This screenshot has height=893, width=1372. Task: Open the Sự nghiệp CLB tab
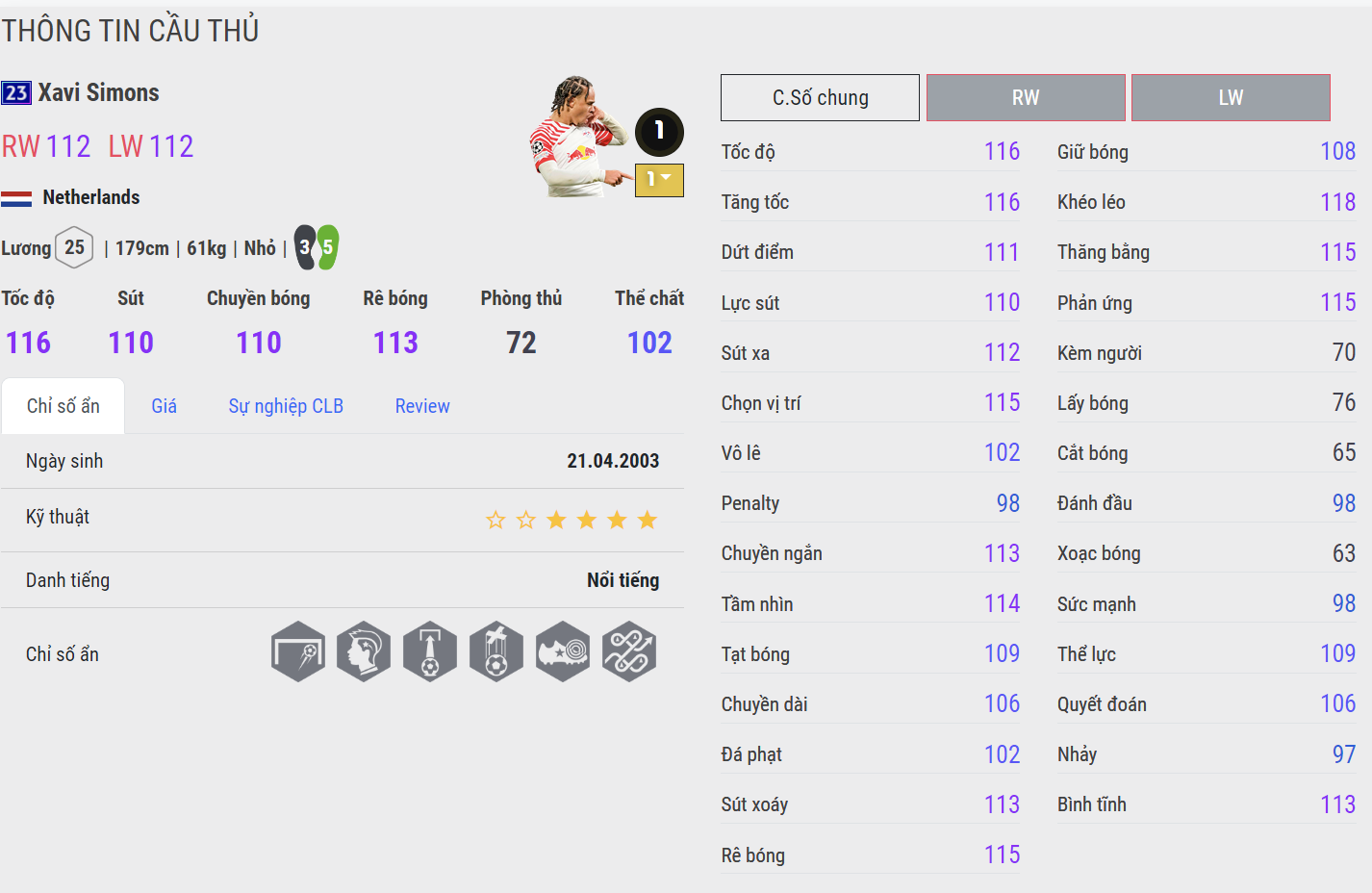point(286,406)
